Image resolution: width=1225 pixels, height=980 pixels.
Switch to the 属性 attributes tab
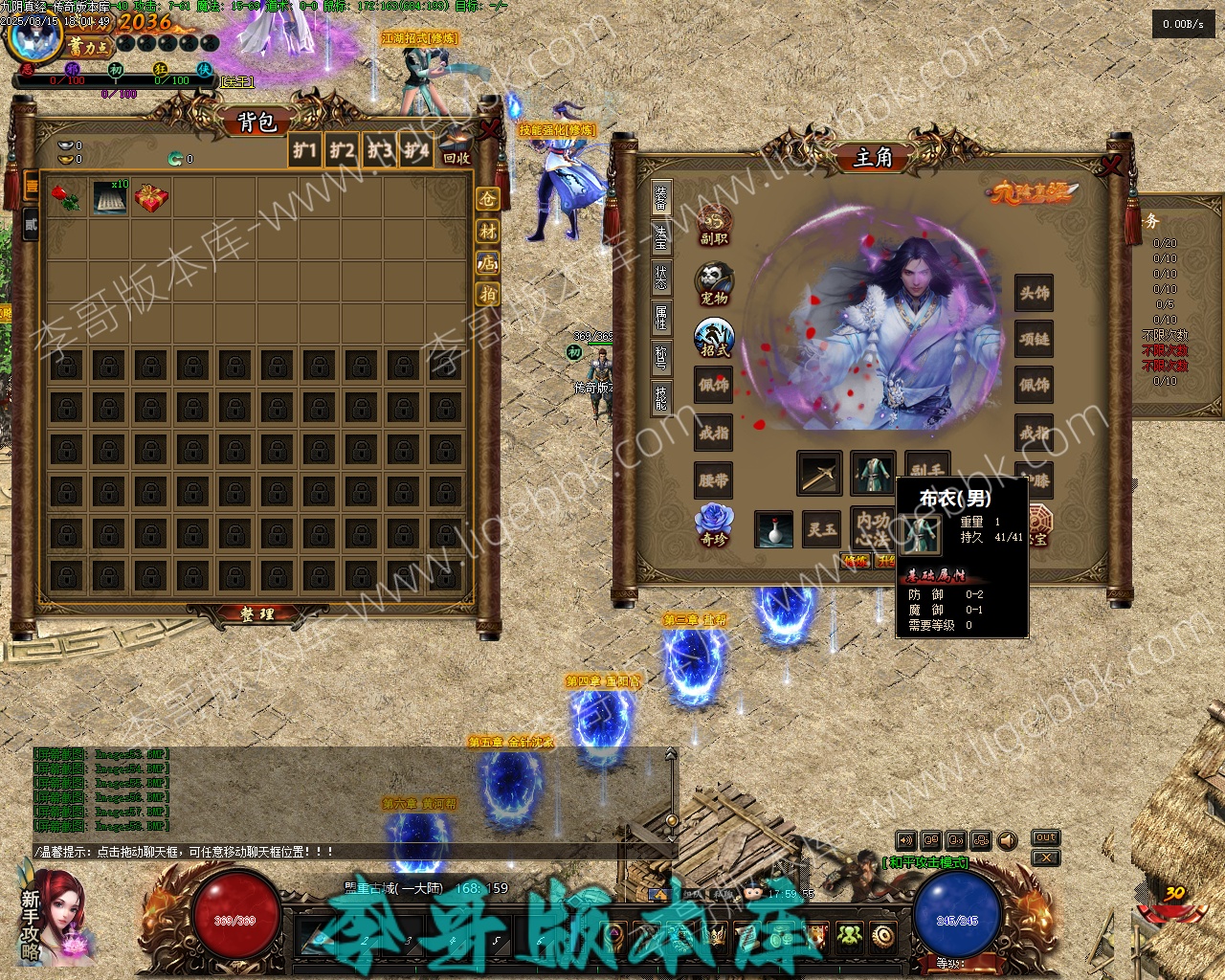[660, 317]
